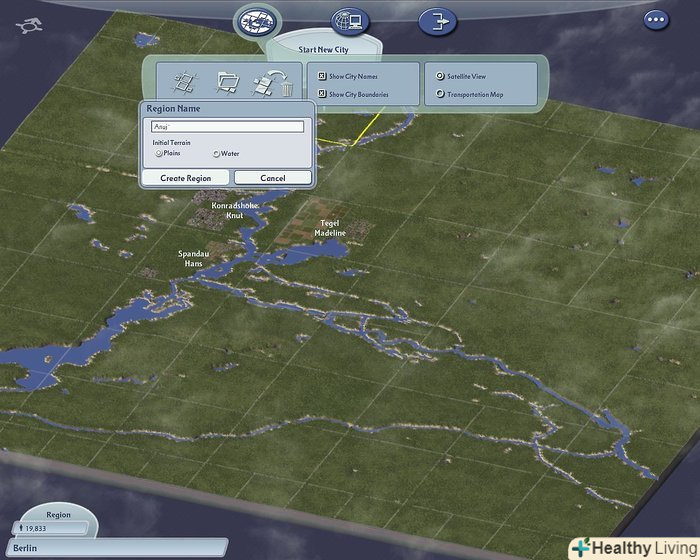Choose Water as initial terrain
This screenshot has height=560, width=700.
pyautogui.click(x=216, y=153)
